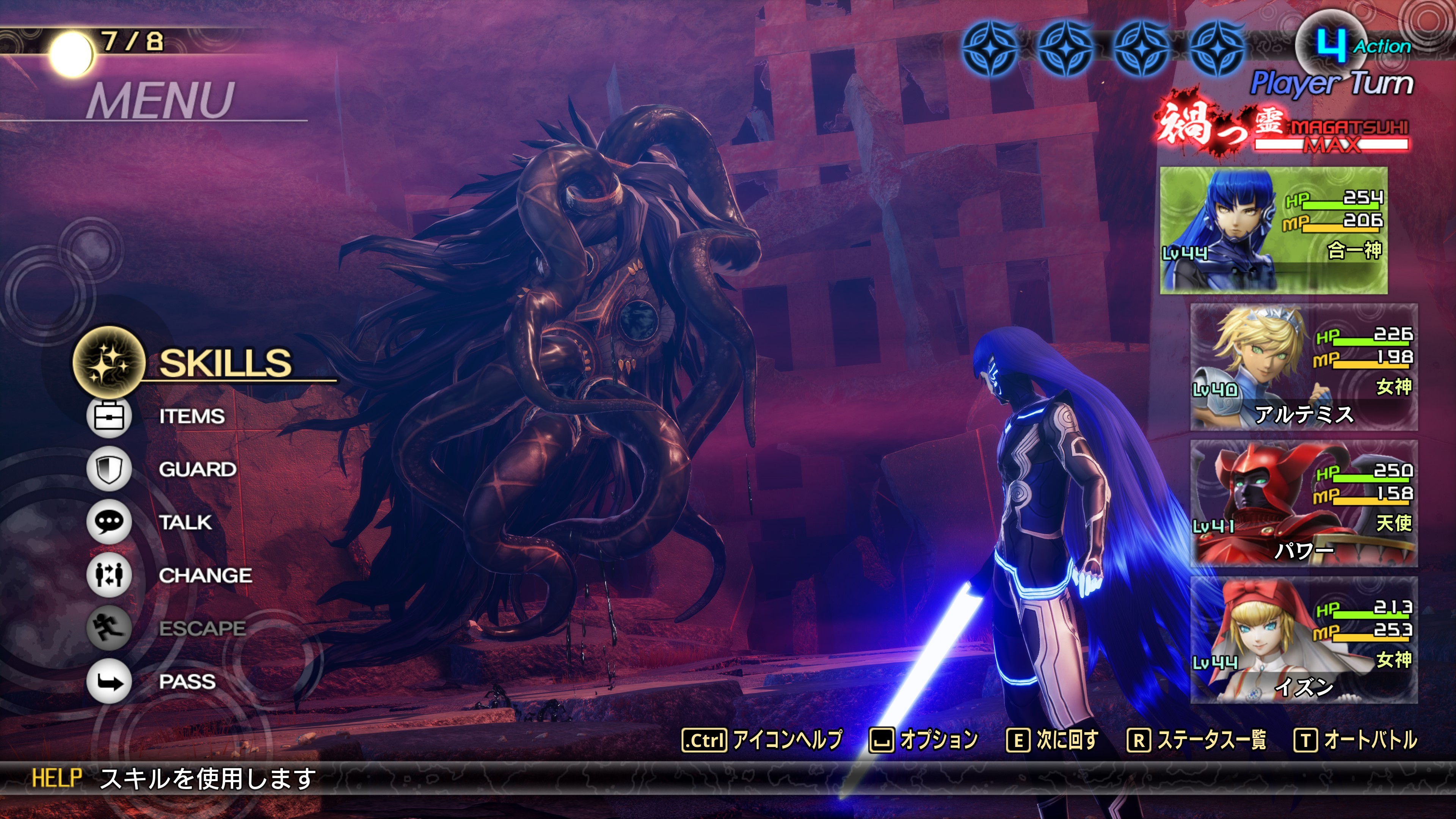Screen dimensions: 1456x819
Task: Show the アイコンヘルプ icon help
Action: (762, 740)
